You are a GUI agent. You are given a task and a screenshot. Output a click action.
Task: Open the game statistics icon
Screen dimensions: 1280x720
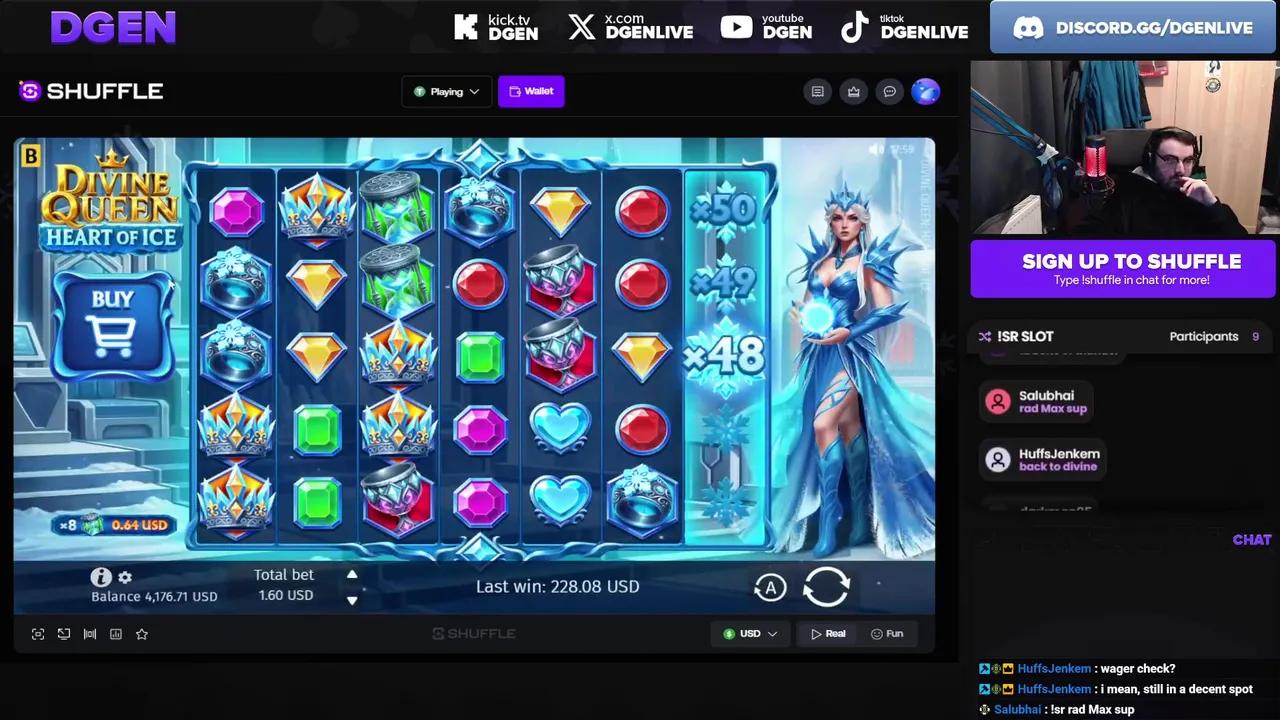coord(115,633)
